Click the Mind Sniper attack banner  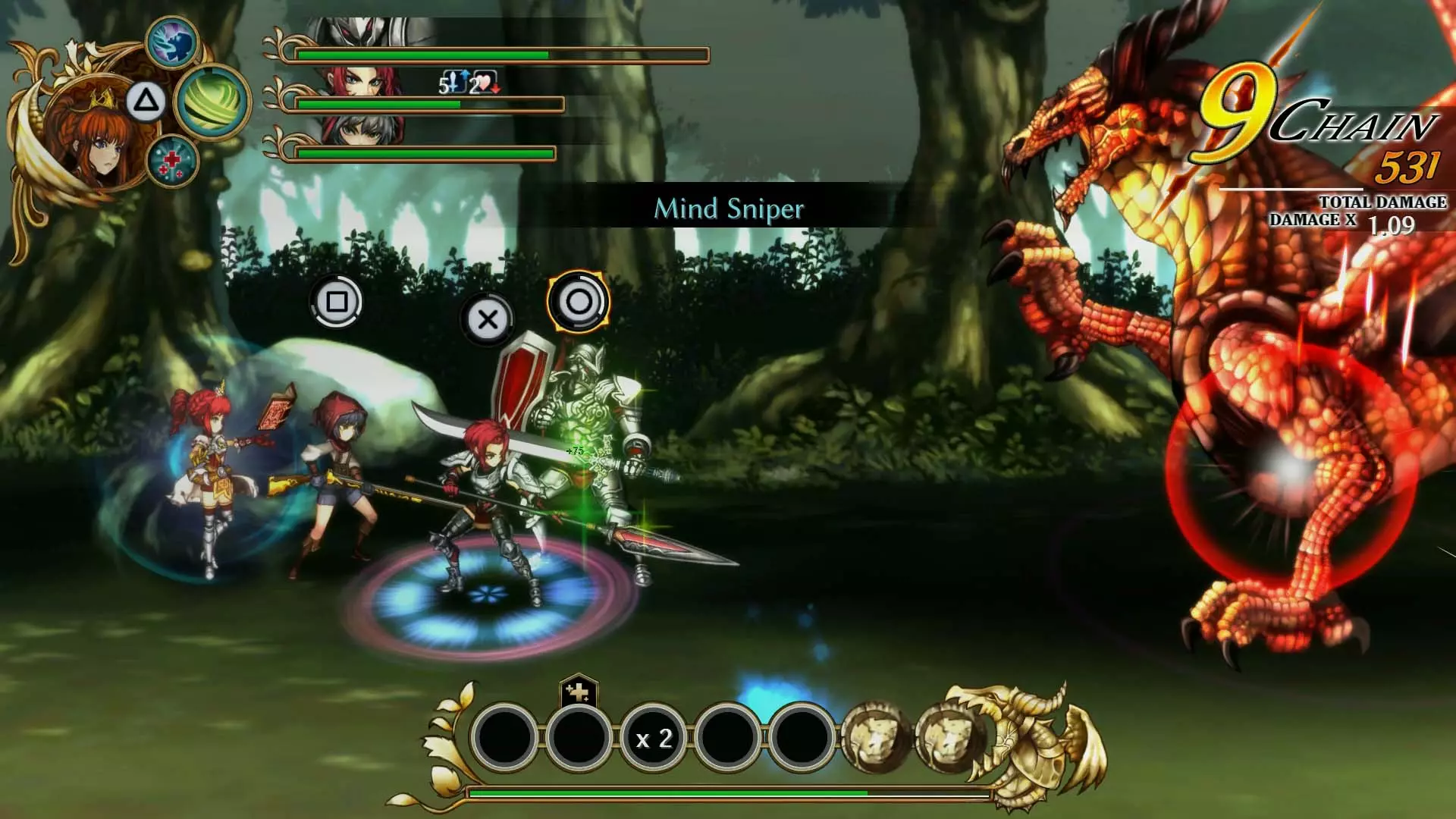pos(730,209)
